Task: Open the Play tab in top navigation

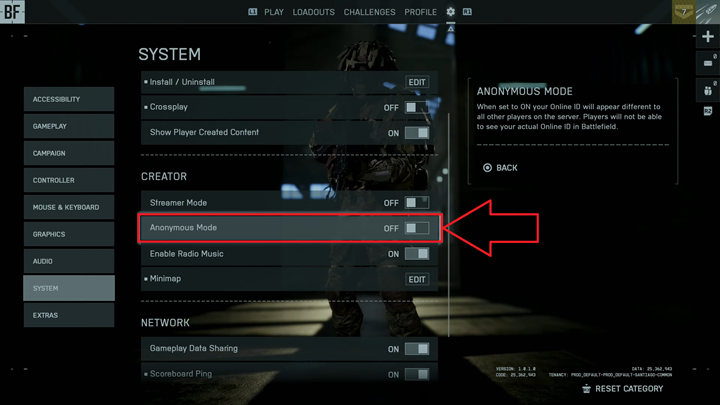Action: 274,12
